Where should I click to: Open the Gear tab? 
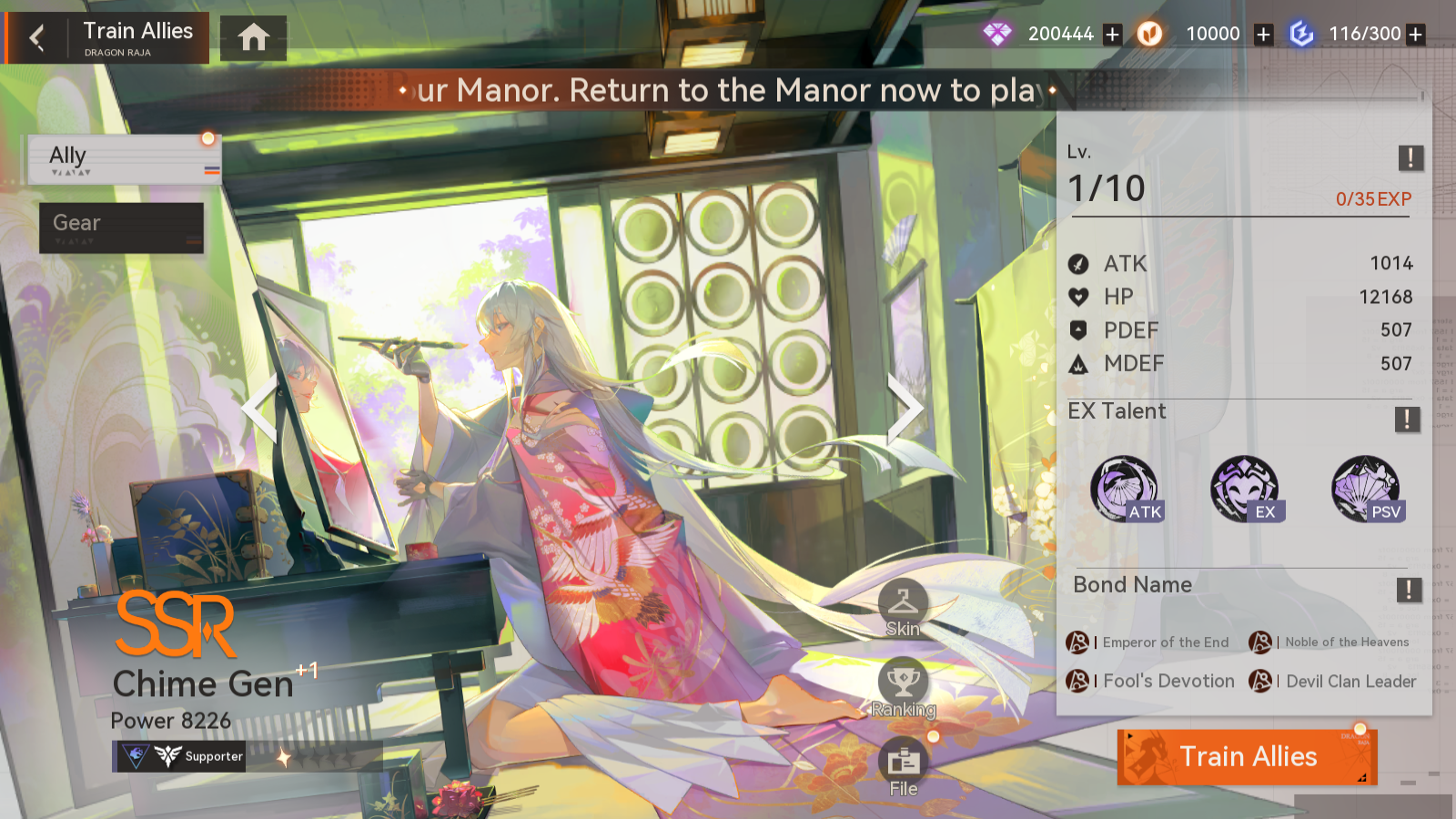click(121, 227)
